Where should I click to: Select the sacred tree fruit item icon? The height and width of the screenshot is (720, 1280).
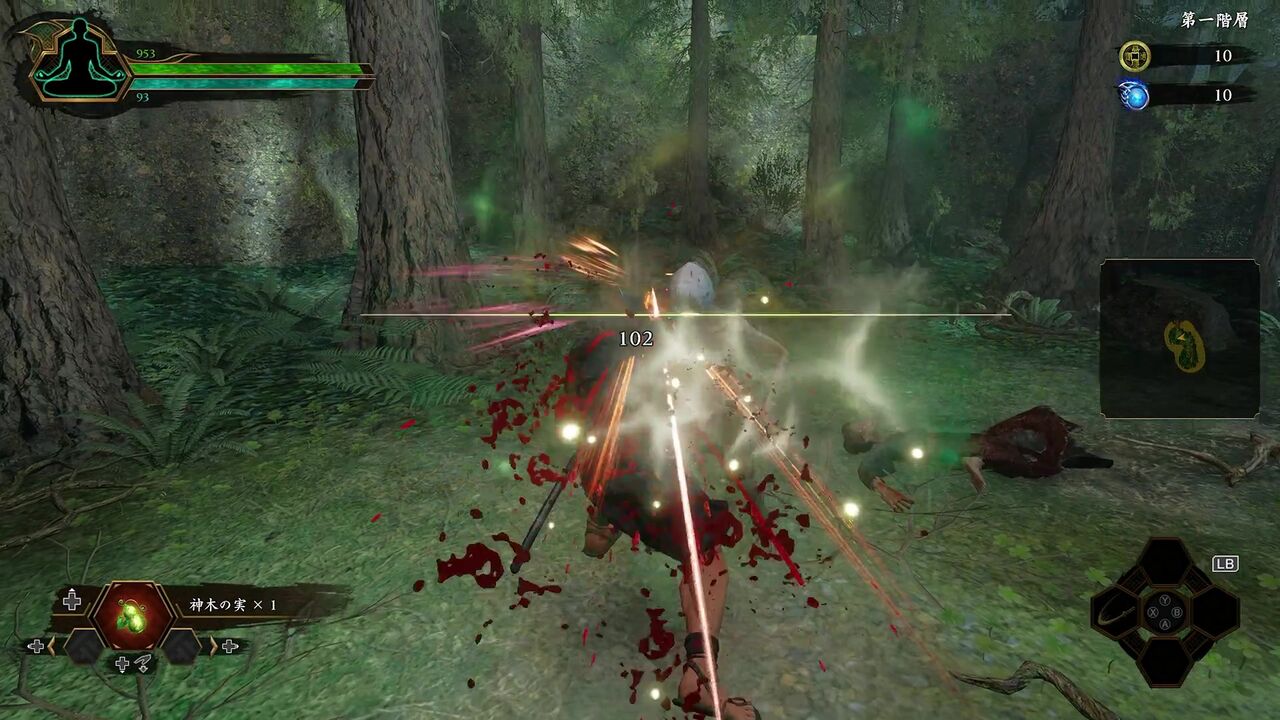[131, 614]
